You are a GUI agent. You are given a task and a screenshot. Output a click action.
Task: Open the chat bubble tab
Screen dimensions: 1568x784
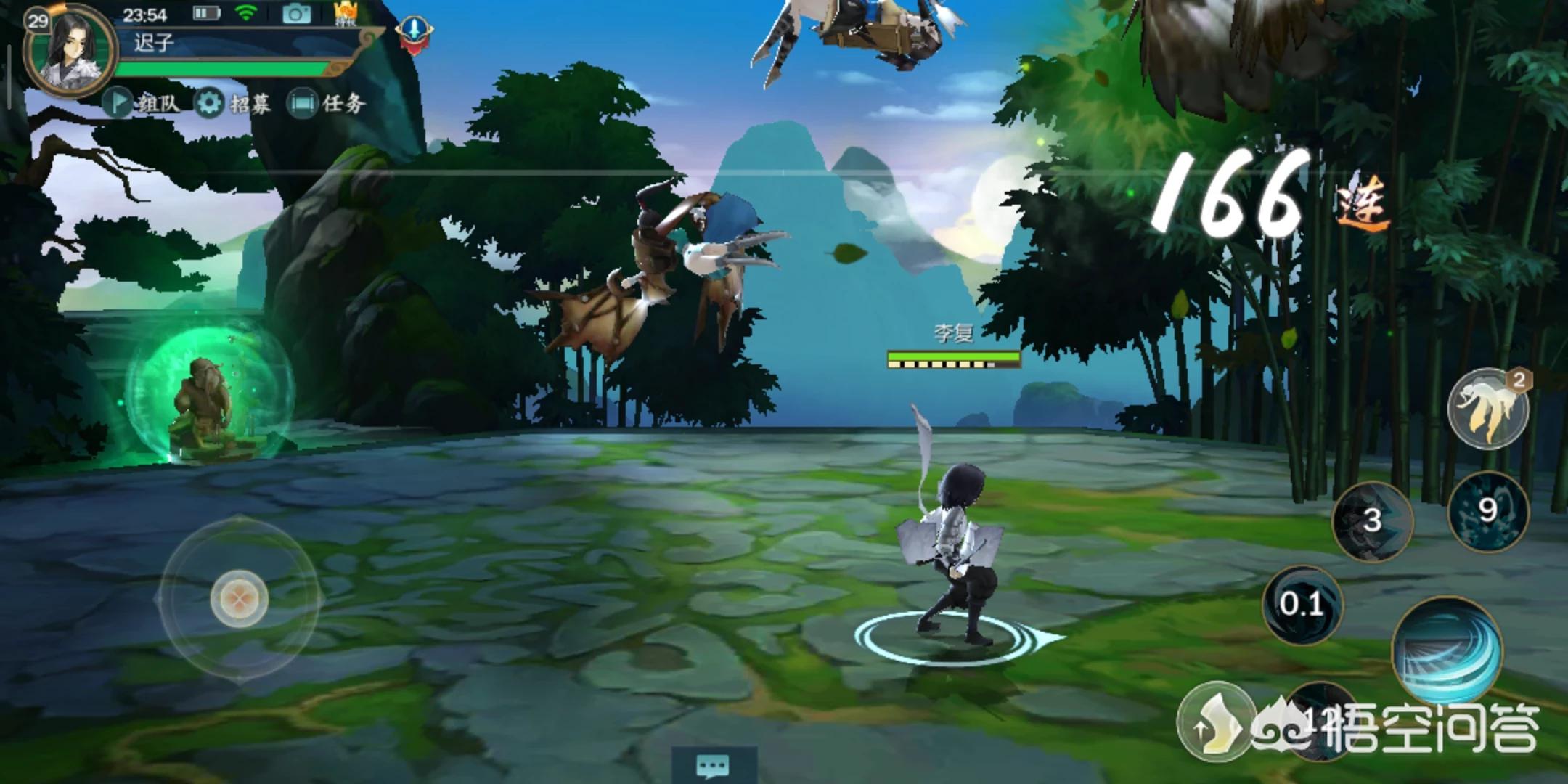713,766
